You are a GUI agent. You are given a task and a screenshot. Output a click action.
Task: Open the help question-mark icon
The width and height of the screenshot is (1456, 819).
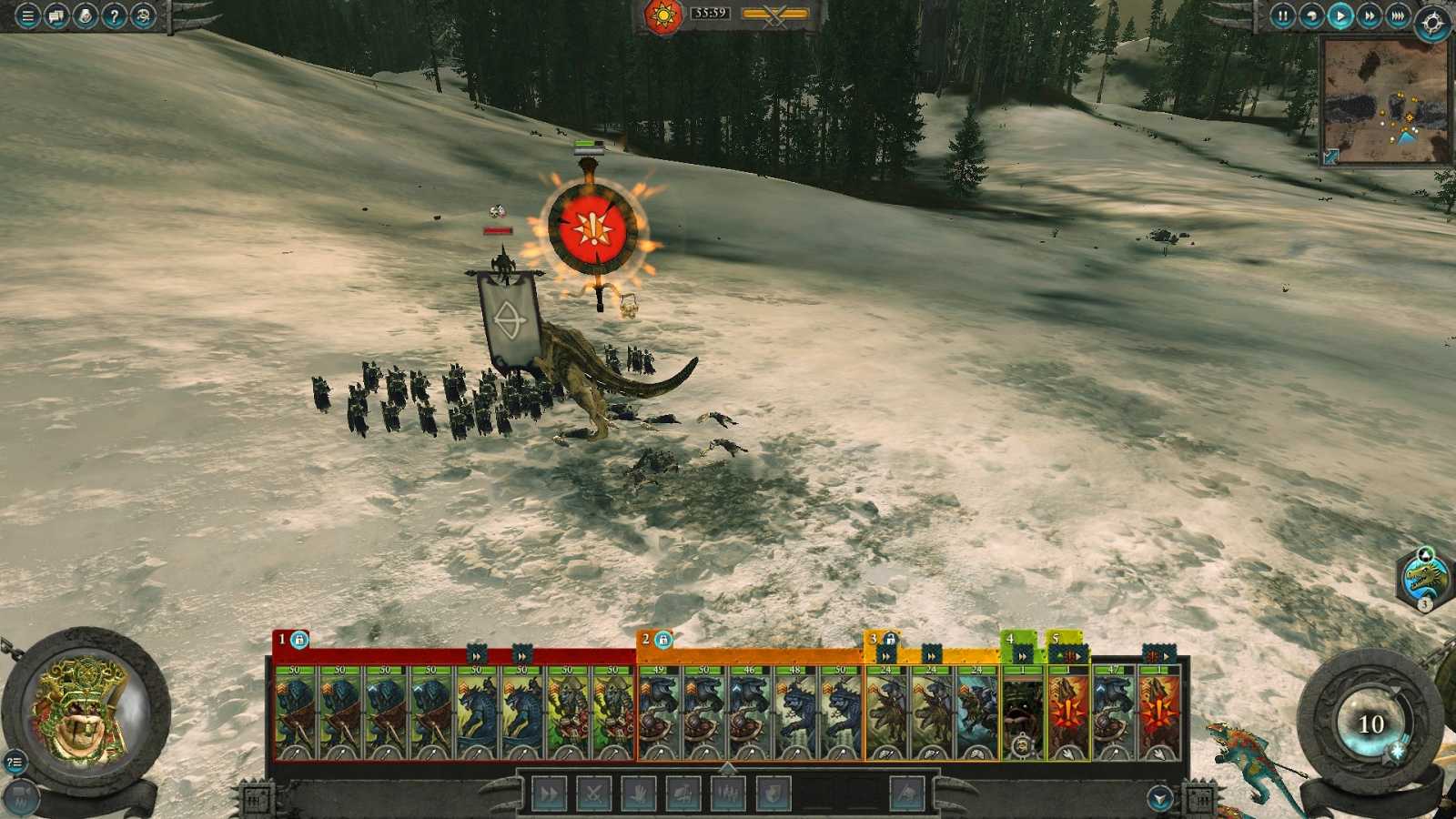114,15
